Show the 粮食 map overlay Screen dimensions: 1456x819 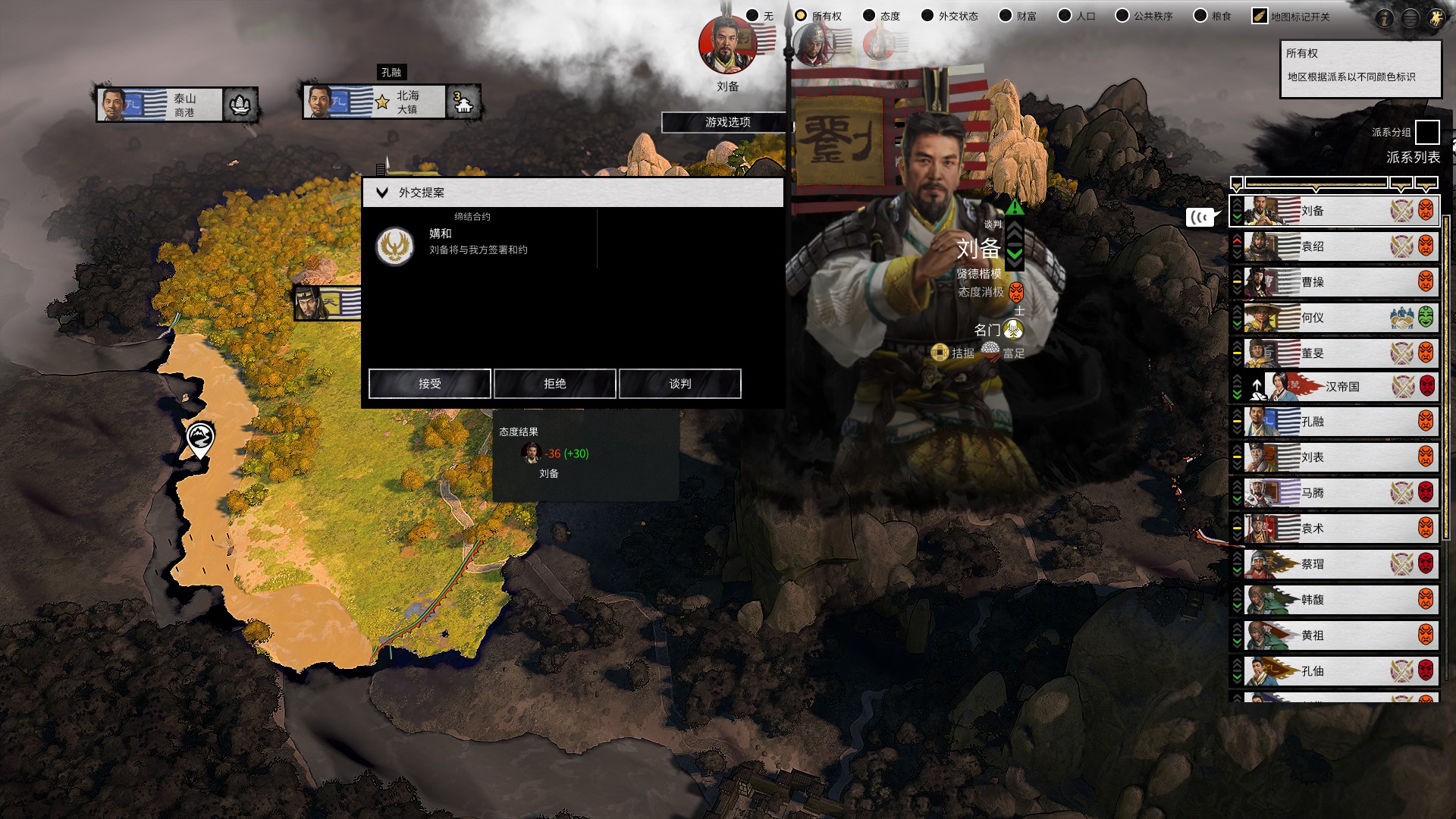click(1200, 16)
